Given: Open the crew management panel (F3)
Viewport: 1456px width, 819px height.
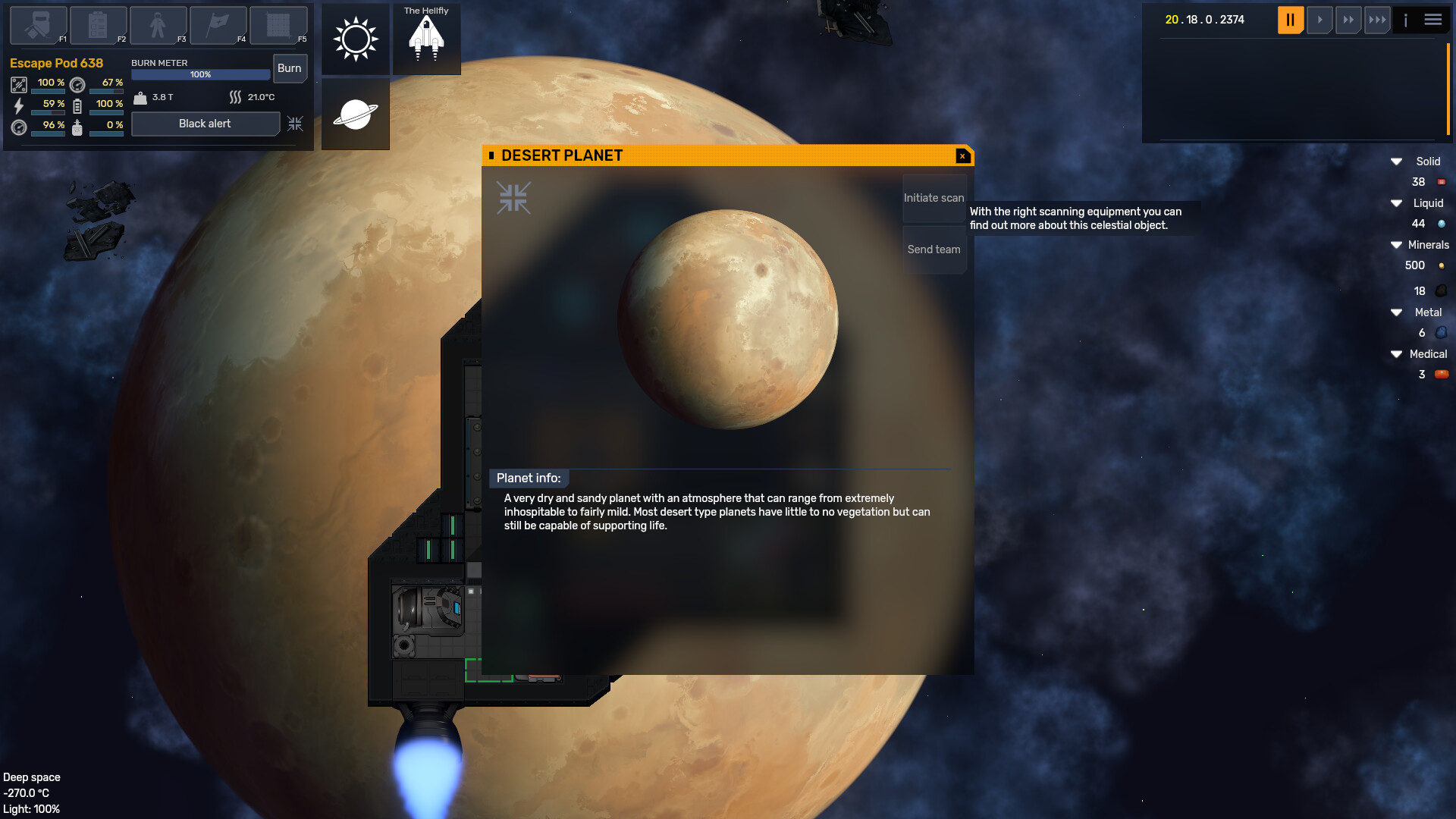Looking at the screenshot, I should [x=158, y=25].
